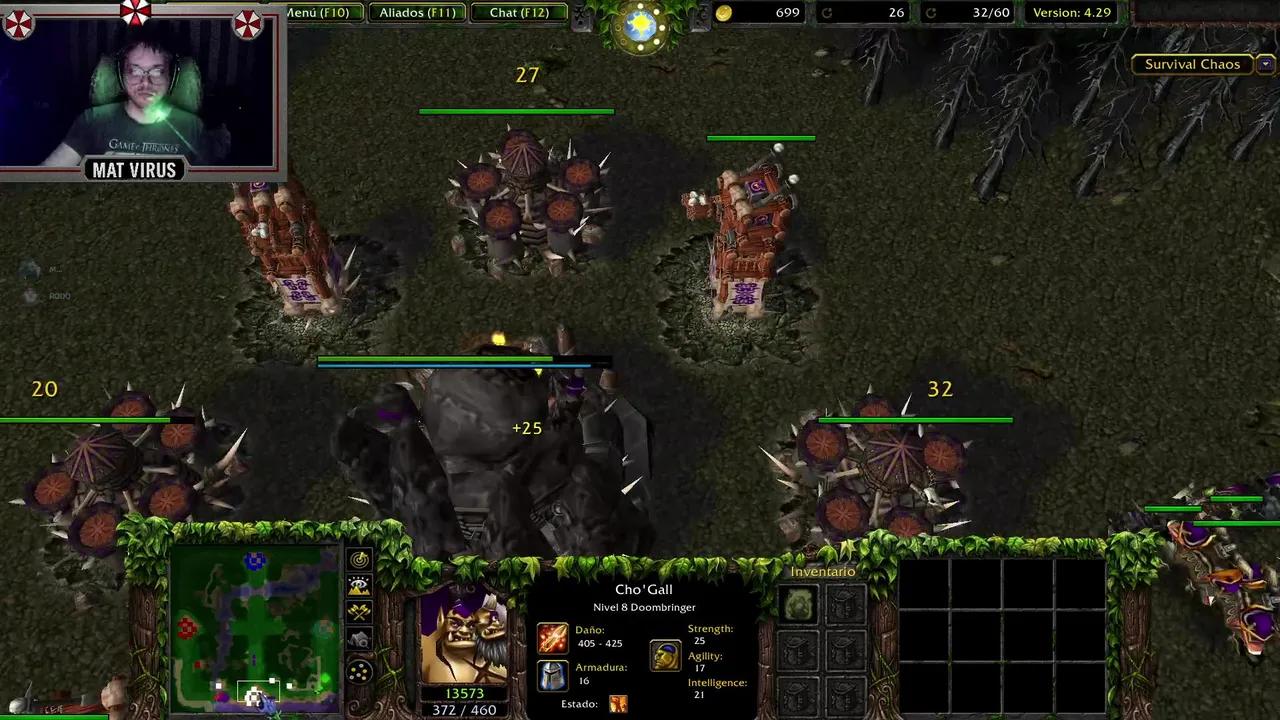Select the crossed axes ally units icon
The height and width of the screenshot is (720, 1280).
[359, 612]
